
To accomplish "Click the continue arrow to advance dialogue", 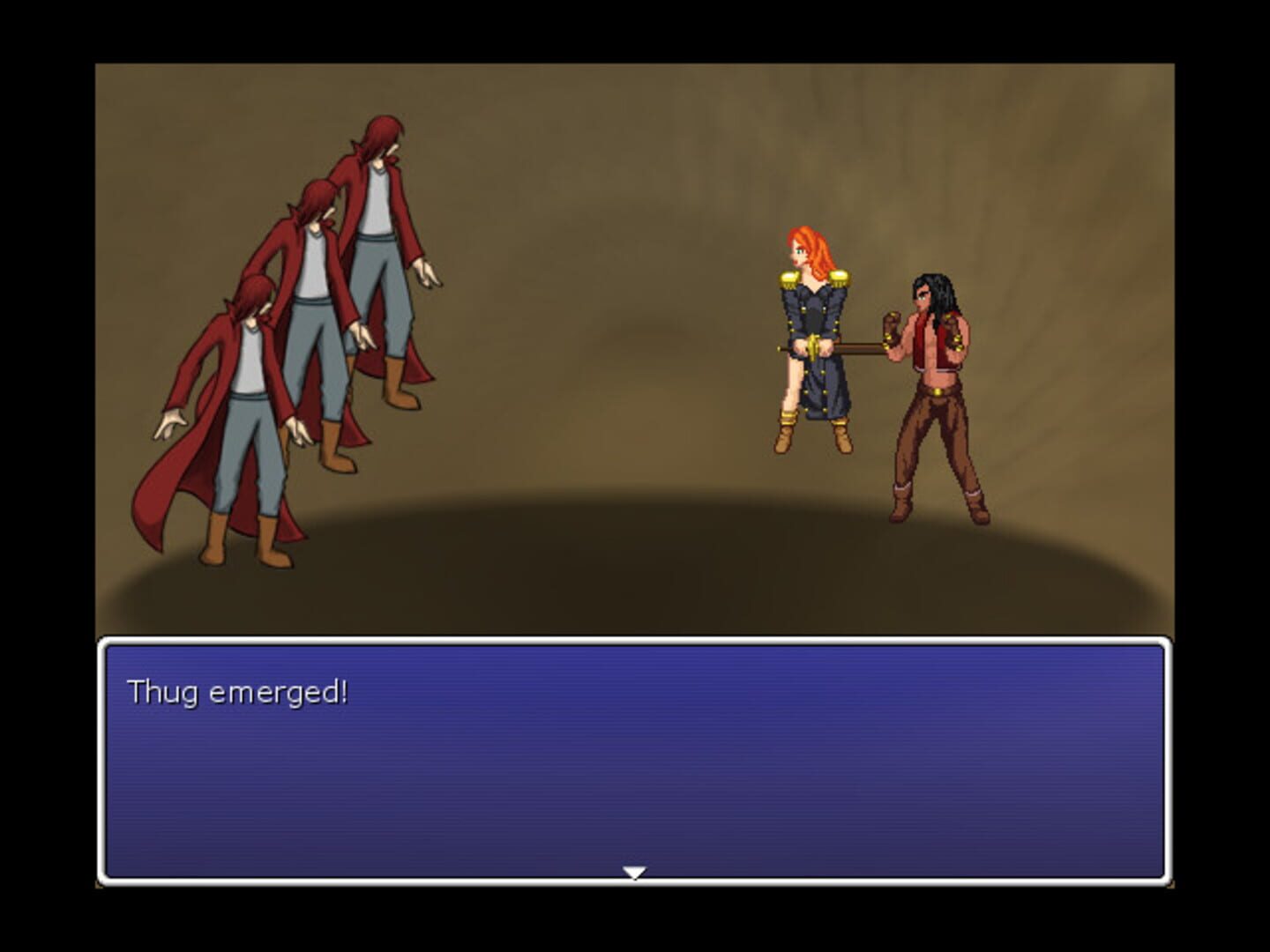I will (637, 871).
